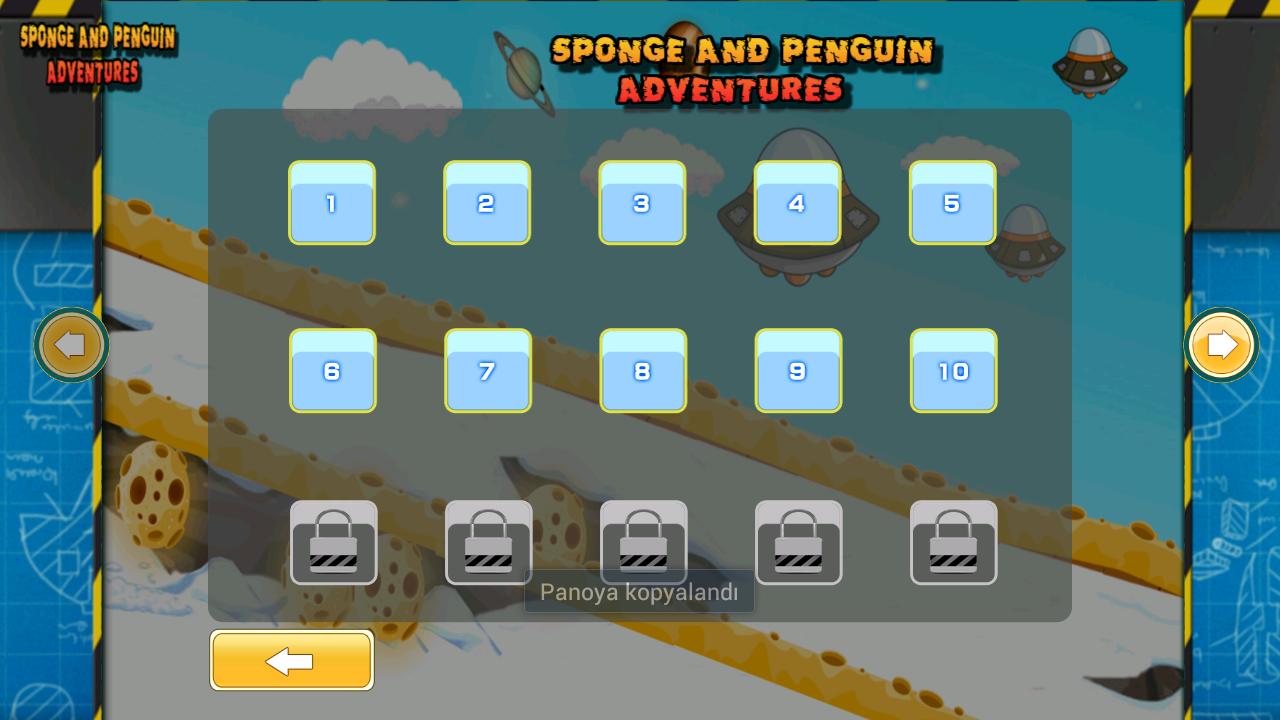The height and width of the screenshot is (720, 1280).
Task: Open level 2
Action: coord(487,204)
